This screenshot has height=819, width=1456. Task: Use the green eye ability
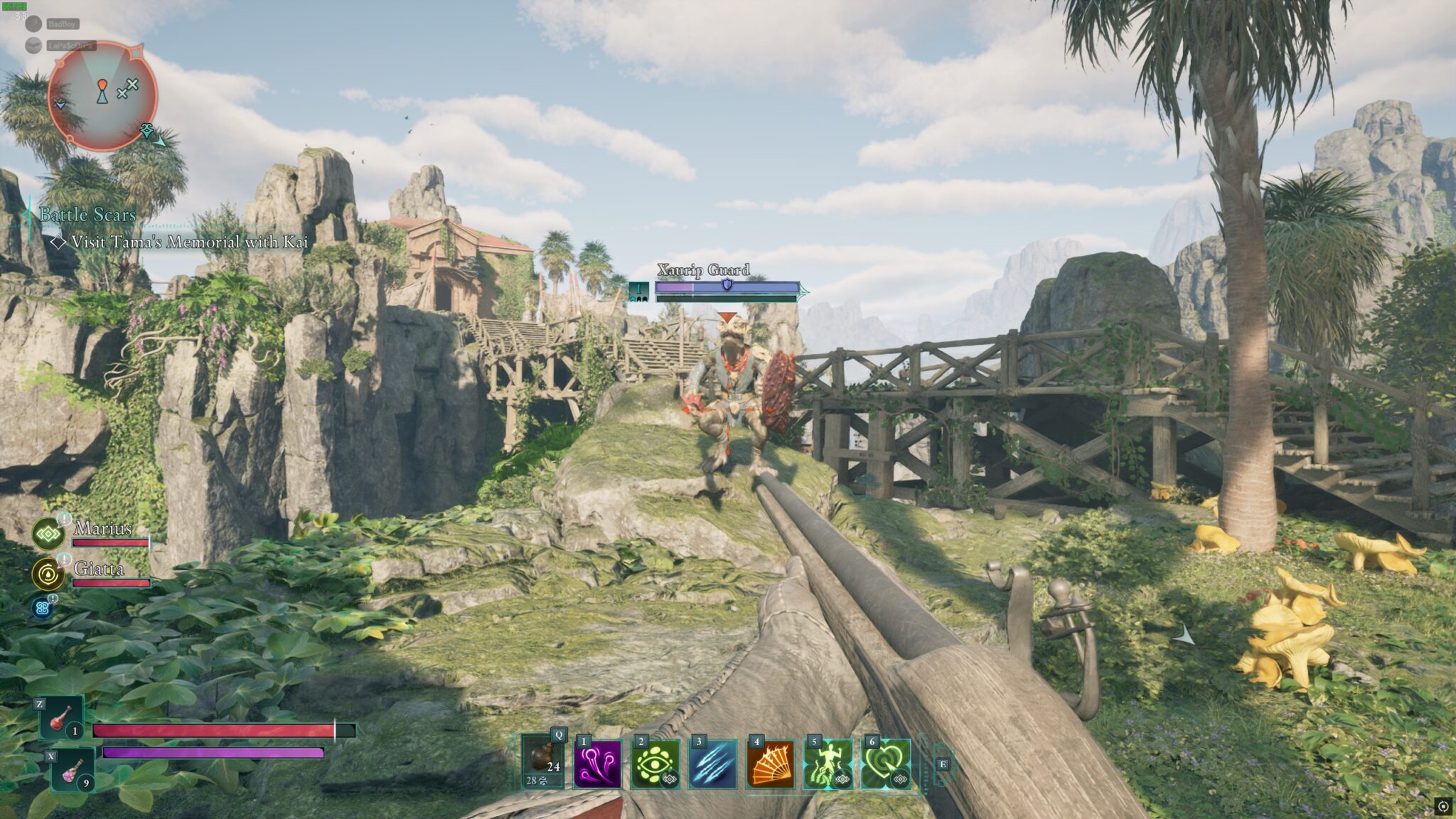pyautogui.click(x=655, y=764)
